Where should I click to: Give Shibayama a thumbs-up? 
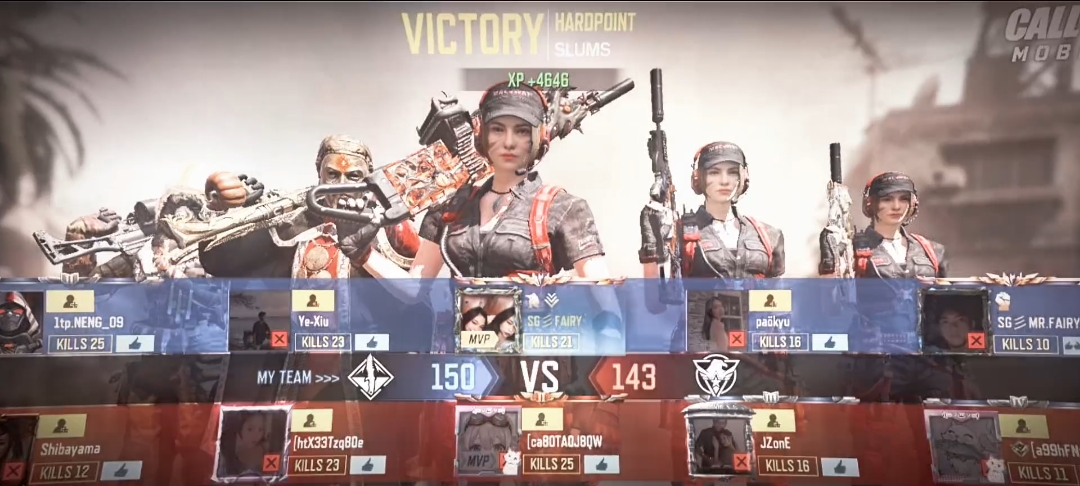pyautogui.click(x=121, y=469)
